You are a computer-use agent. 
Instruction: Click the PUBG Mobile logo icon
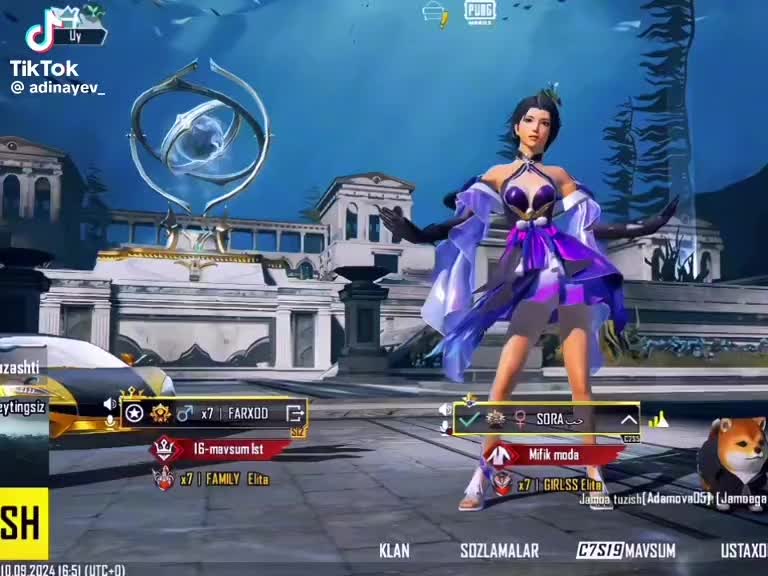(479, 12)
